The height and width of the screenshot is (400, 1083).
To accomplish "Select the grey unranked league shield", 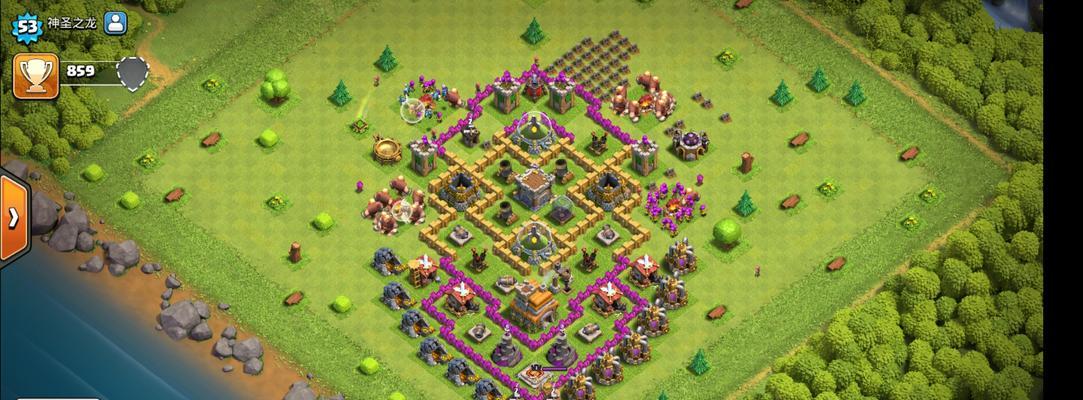I will (x=132, y=72).
